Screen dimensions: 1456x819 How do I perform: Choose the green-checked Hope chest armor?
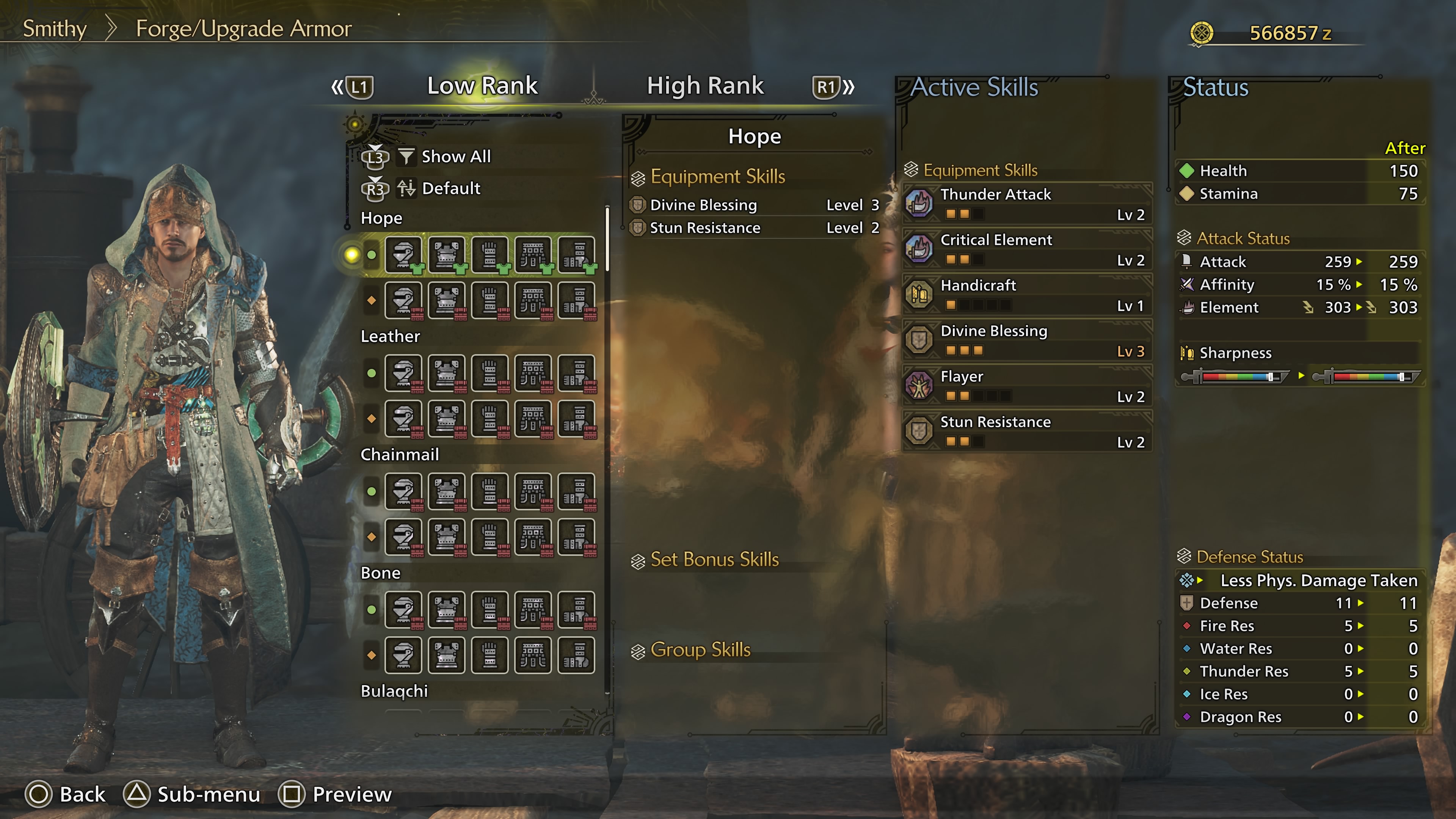447,255
